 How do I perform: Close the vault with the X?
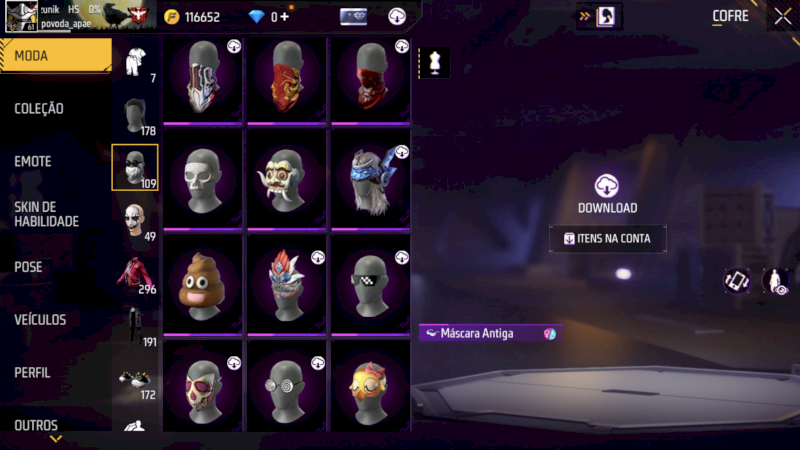(x=782, y=16)
